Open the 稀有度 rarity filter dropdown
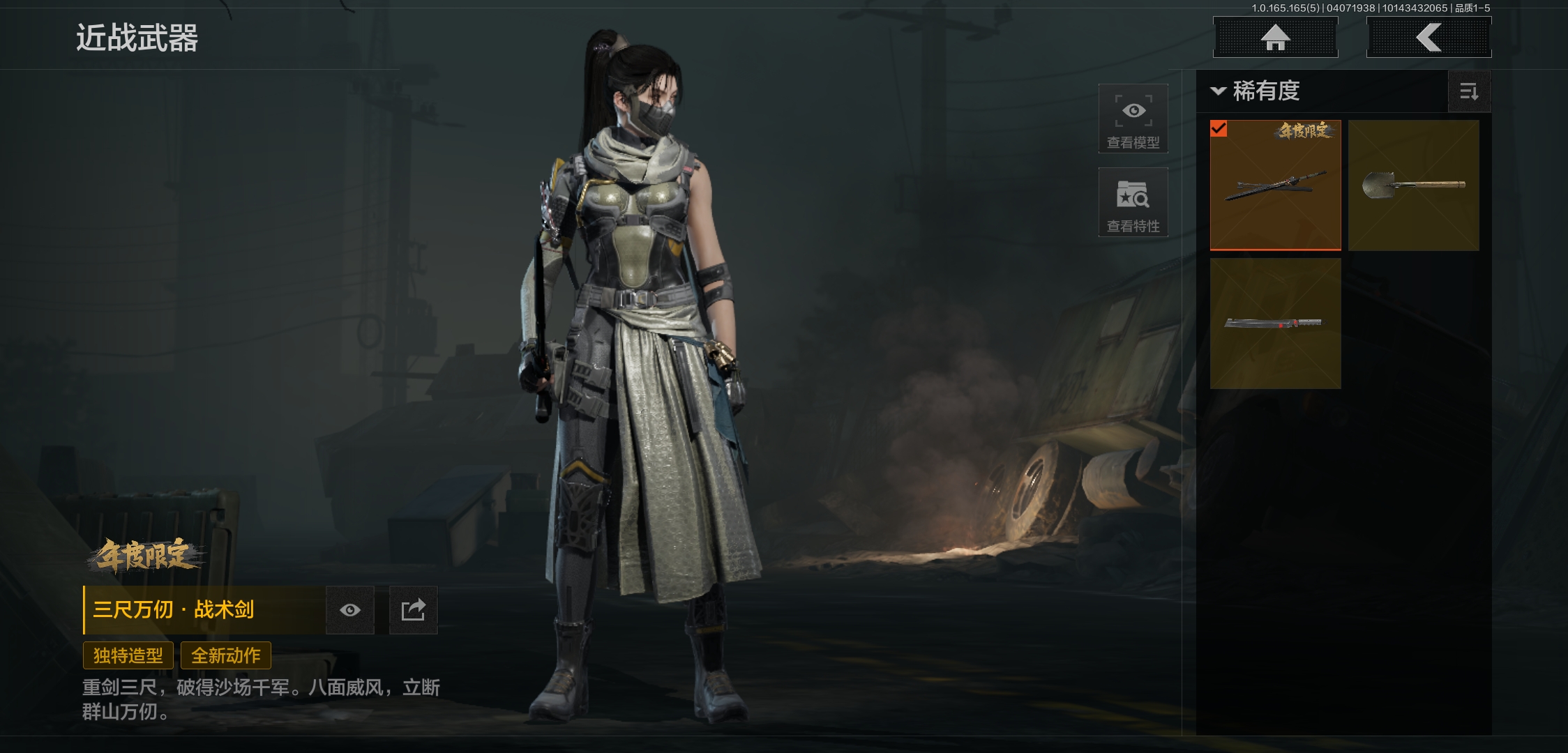 click(1256, 91)
